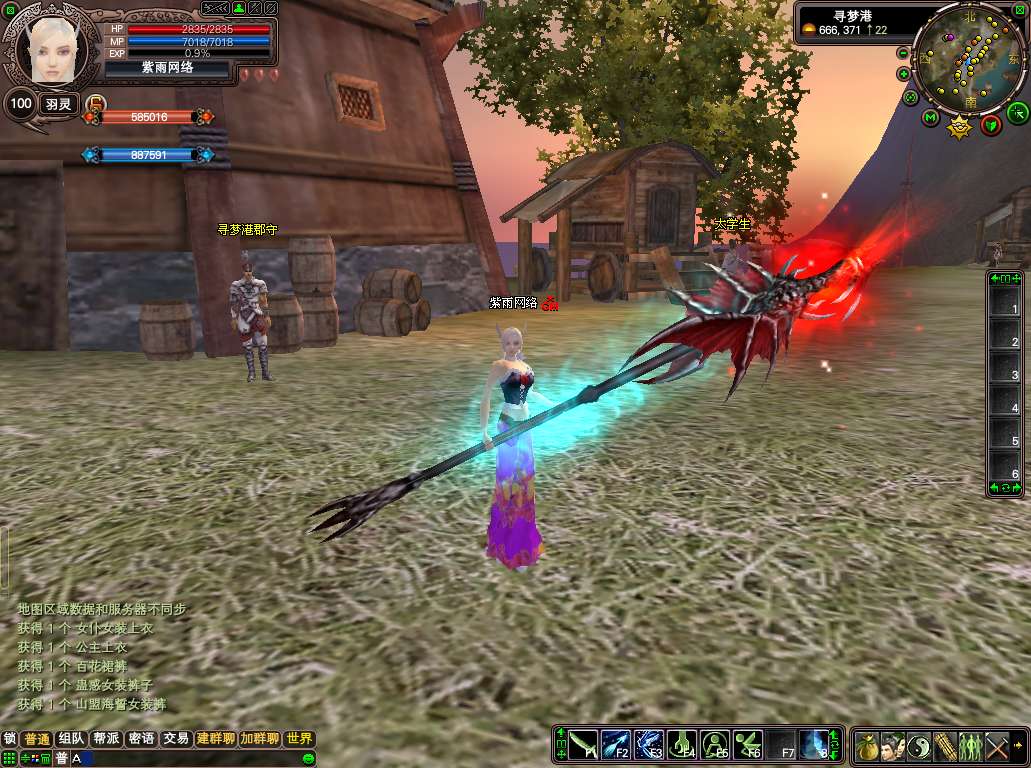This screenshot has height=768, width=1031.
Task: Click the circular minimap
Action: point(970,58)
